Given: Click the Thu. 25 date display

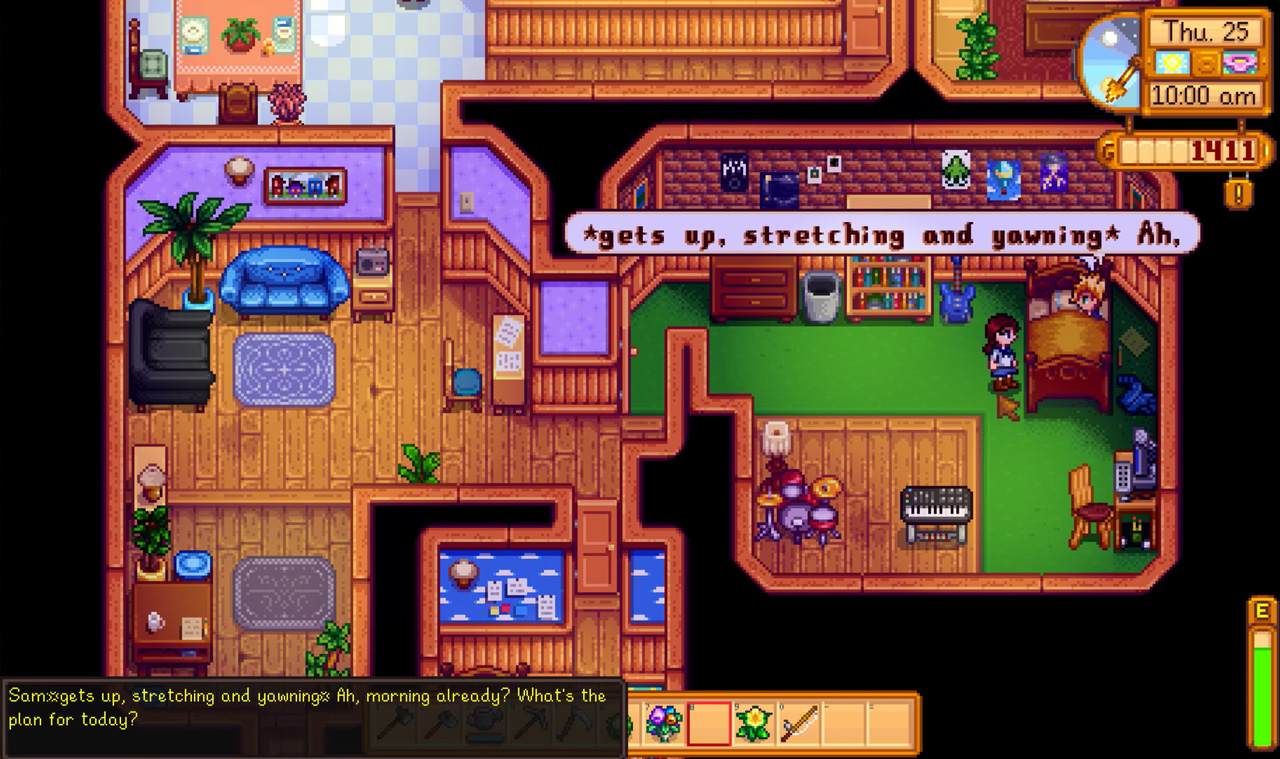Looking at the screenshot, I should pyautogui.click(x=1208, y=32).
